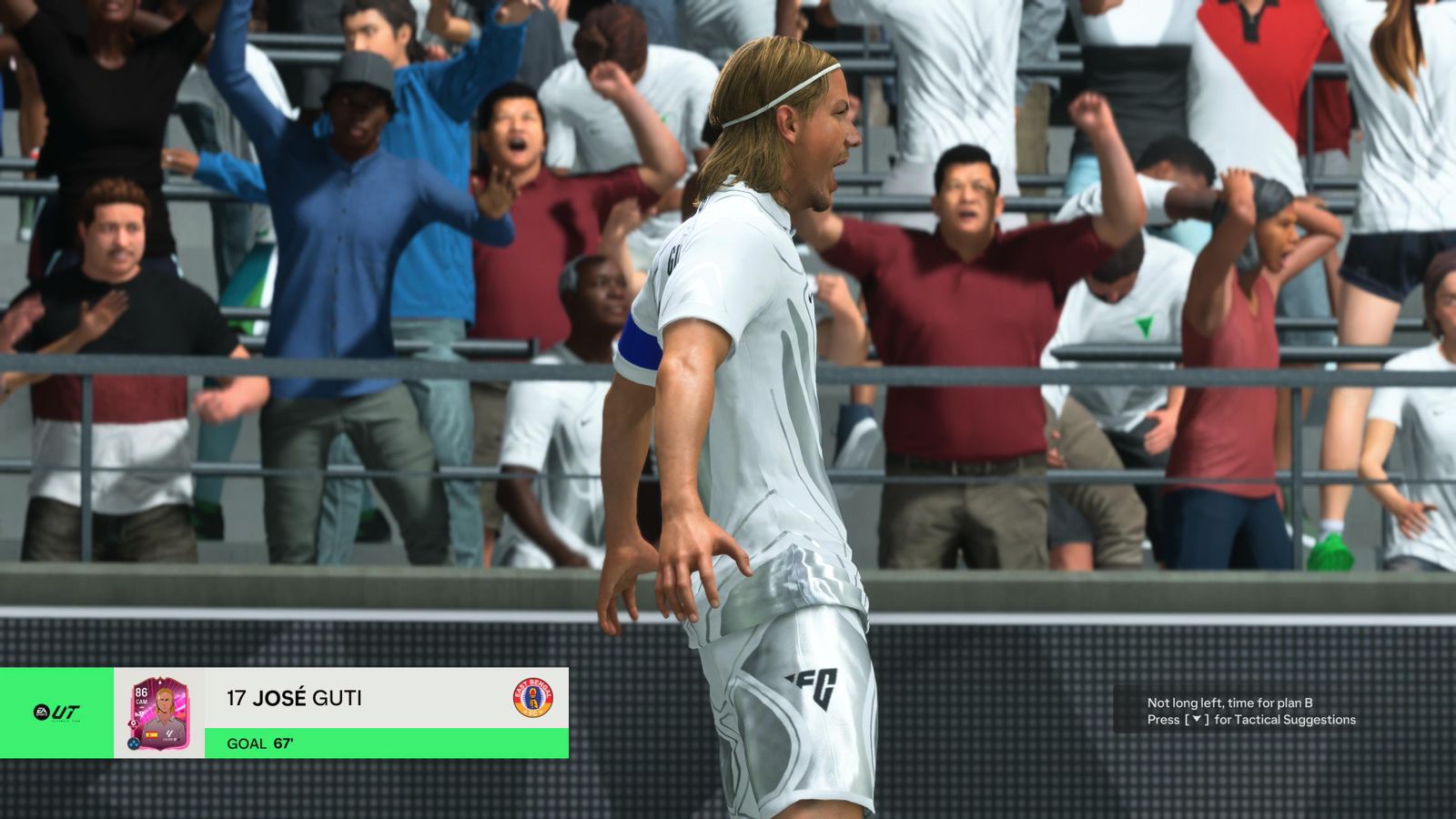Click the blue PlayStyle diamond icon
The height and width of the screenshot is (819, 1456).
[133, 742]
